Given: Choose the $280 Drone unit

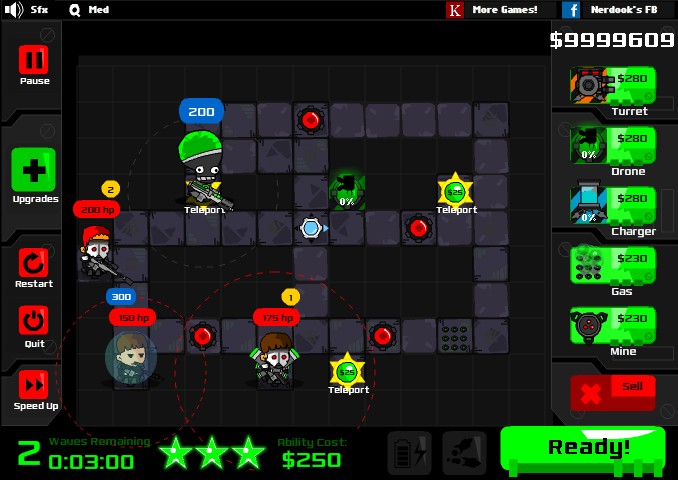Looking at the screenshot, I should (613, 144).
